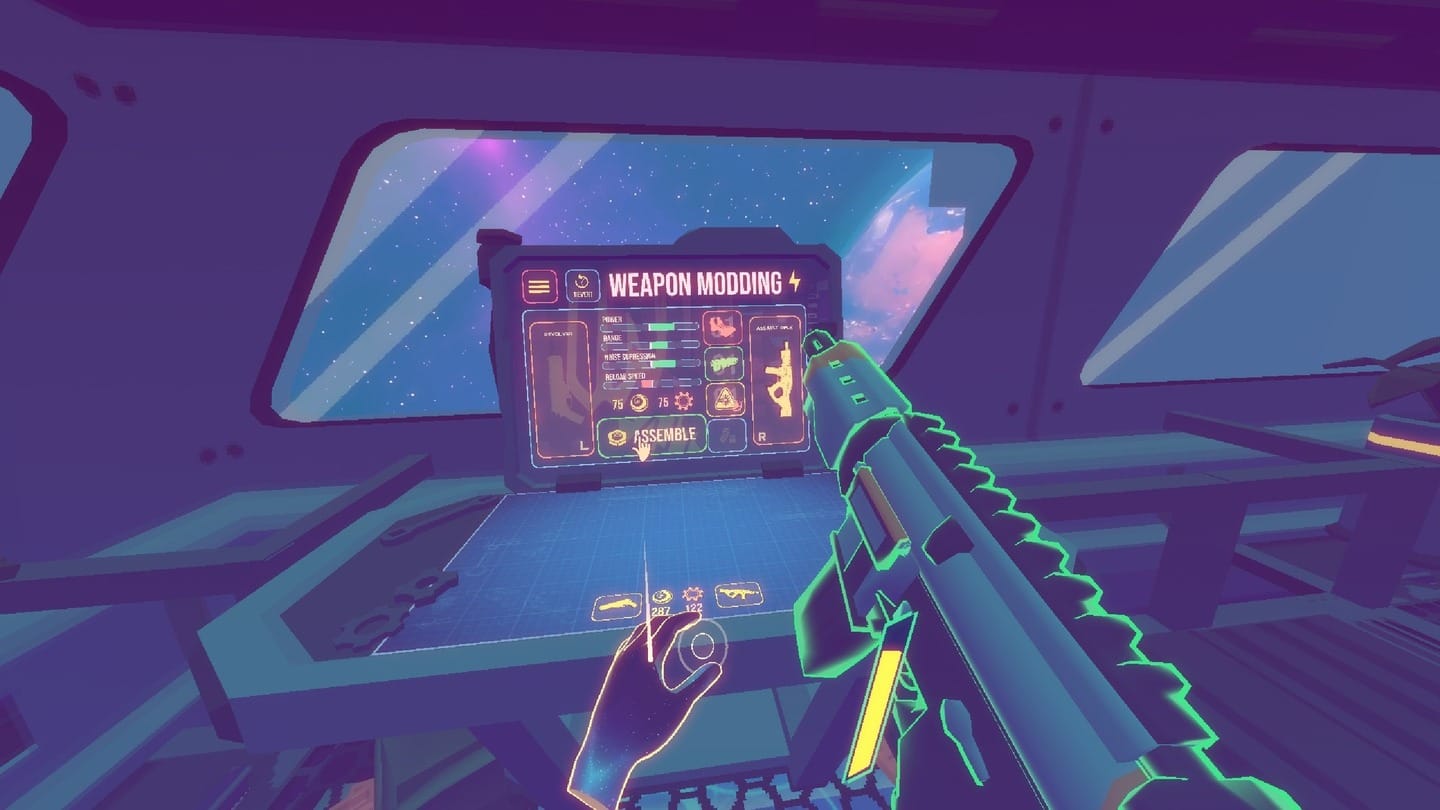Select the coin icon next to 75
This screenshot has width=1440, height=810.
pos(640,401)
